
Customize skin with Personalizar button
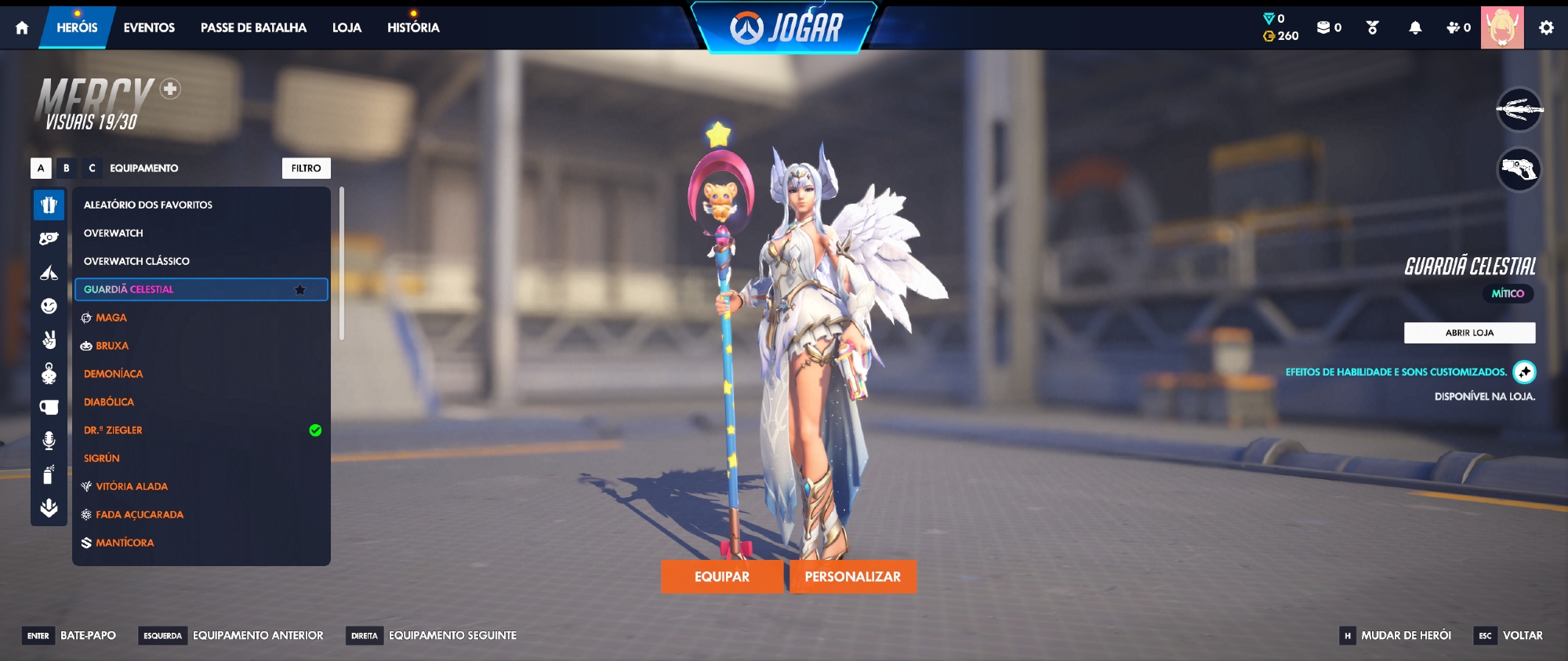click(852, 576)
